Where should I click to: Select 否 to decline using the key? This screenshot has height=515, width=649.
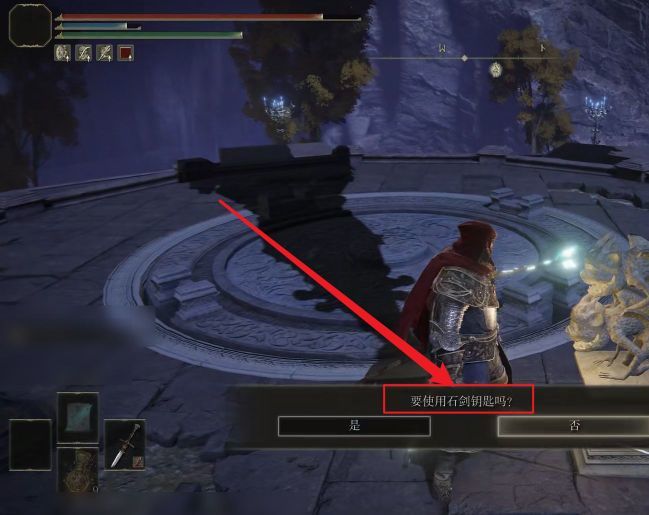(572, 426)
